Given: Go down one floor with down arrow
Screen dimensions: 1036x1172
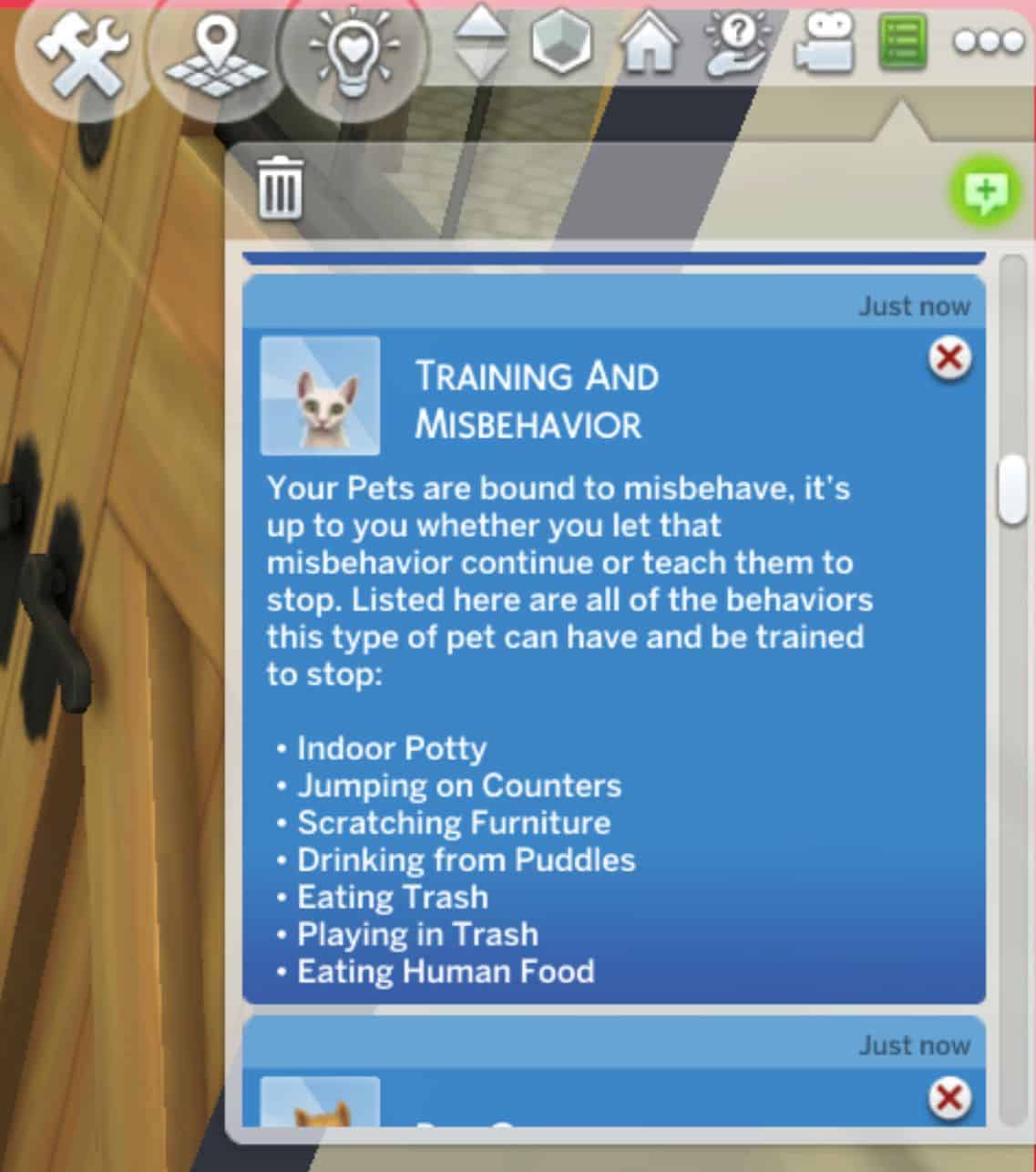Looking at the screenshot, I should coord(481,62).
